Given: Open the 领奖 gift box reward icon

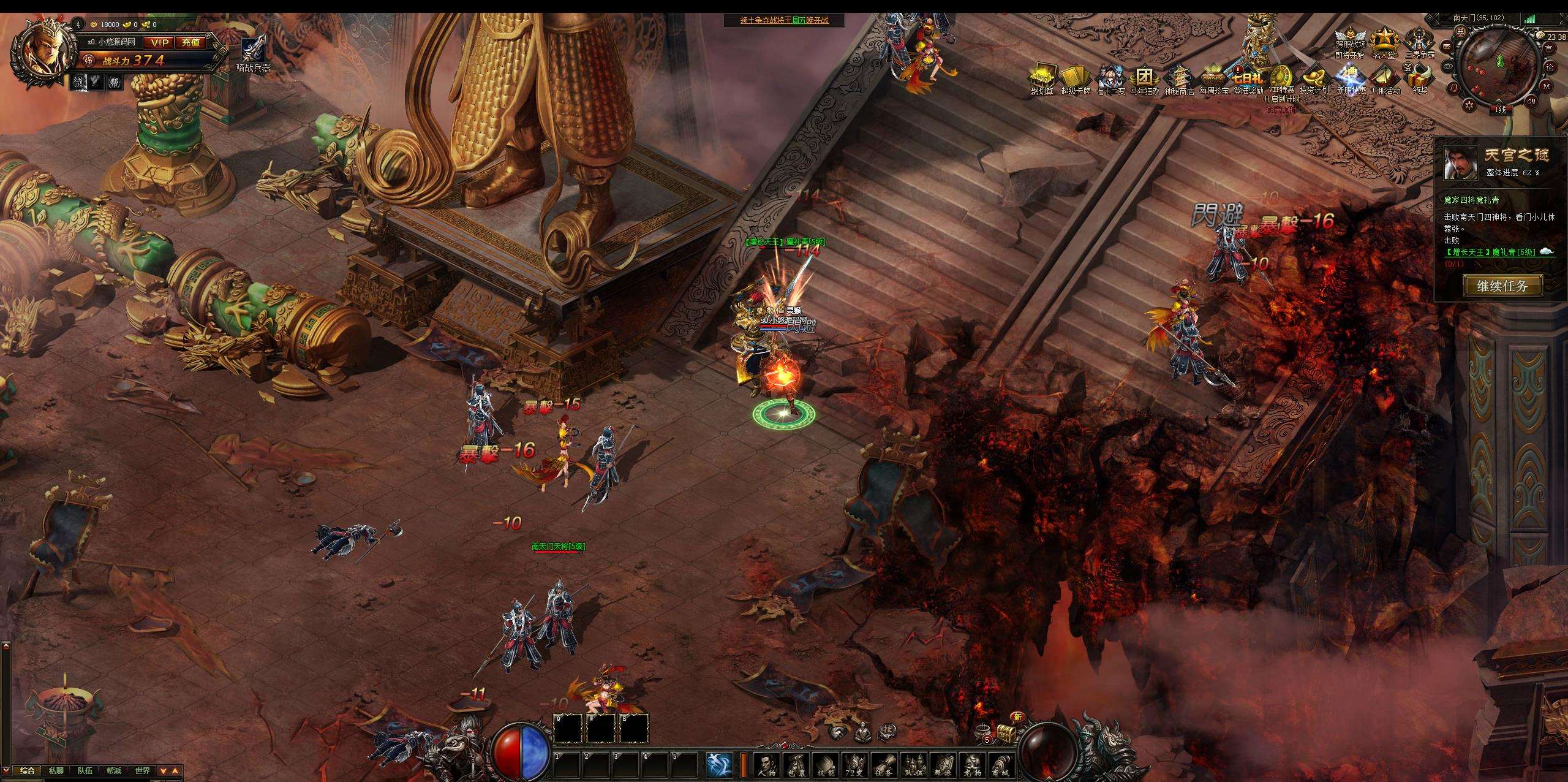Looking at the screenshot, I should click(1420, 80).
